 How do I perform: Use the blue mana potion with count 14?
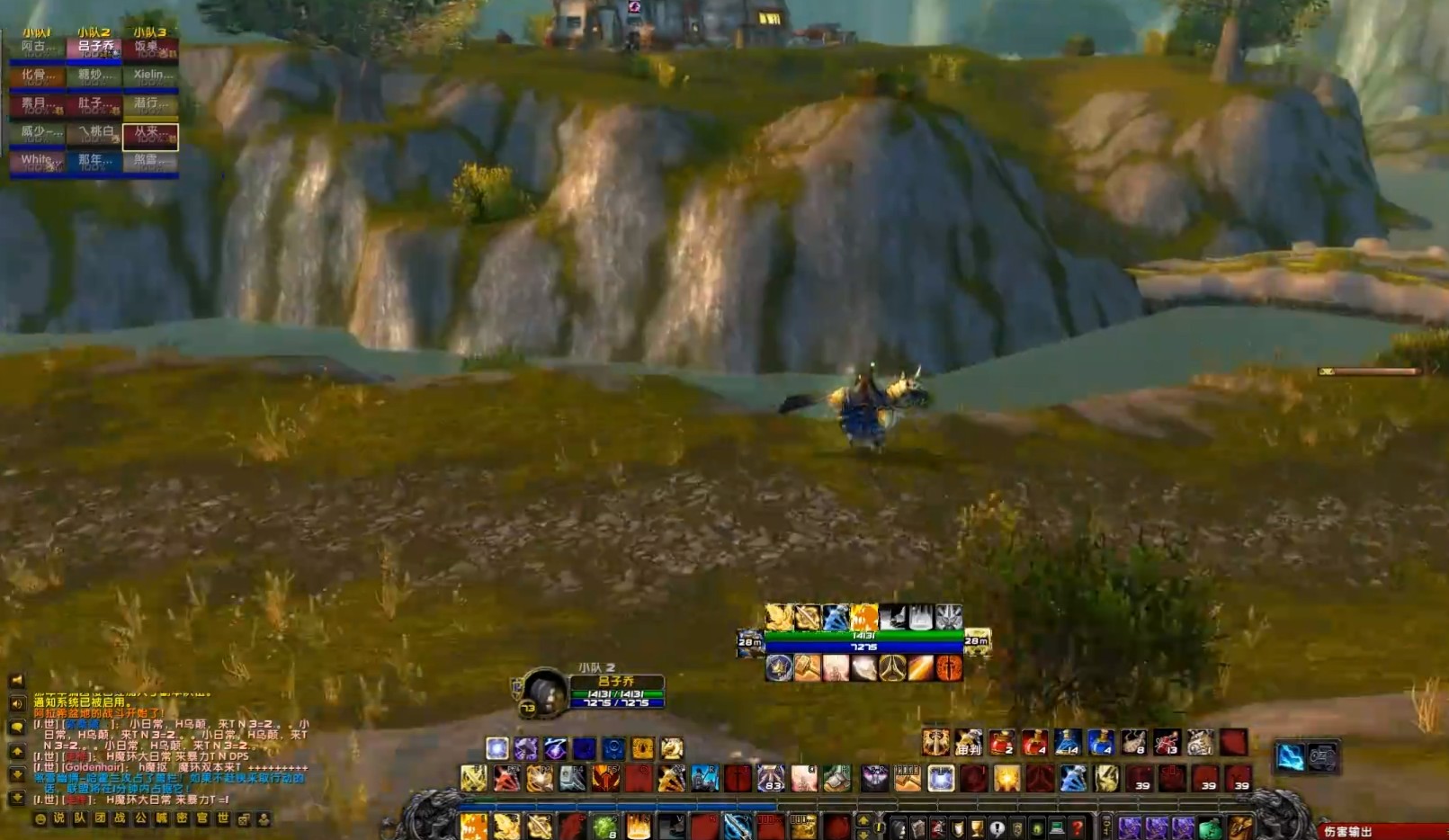(x=1068, y=743)
